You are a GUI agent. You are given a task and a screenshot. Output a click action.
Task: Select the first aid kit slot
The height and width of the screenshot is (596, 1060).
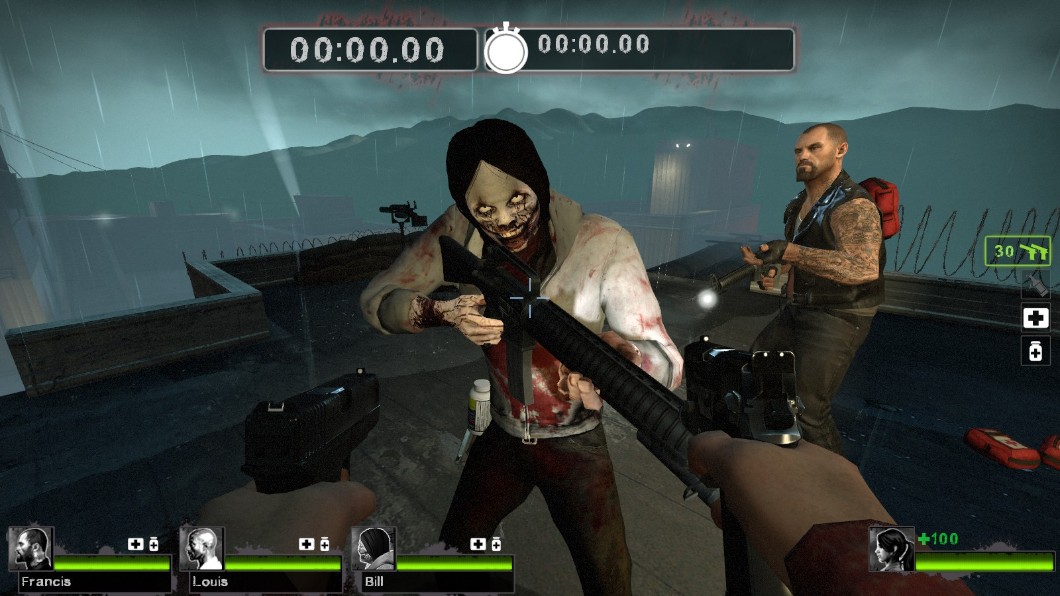1035,318
